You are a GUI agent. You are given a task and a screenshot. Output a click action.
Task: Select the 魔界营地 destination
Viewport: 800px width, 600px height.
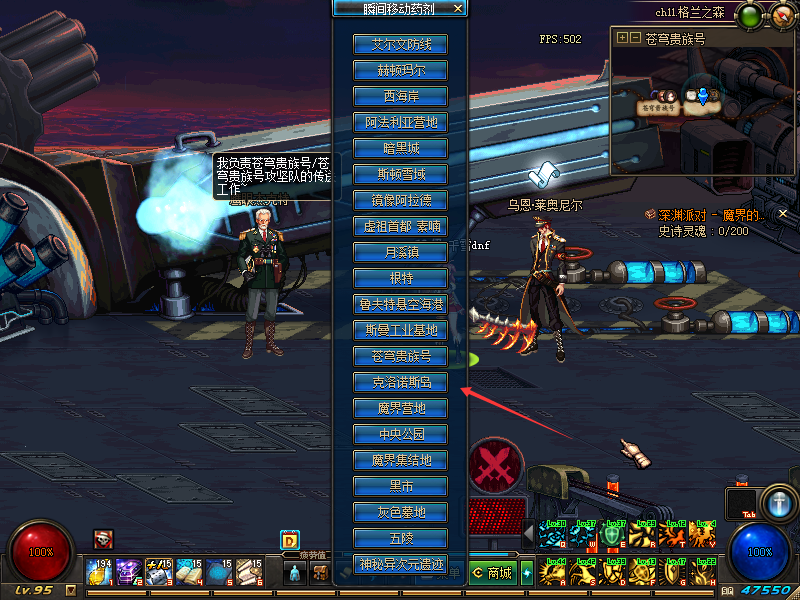tap(400, 408)
